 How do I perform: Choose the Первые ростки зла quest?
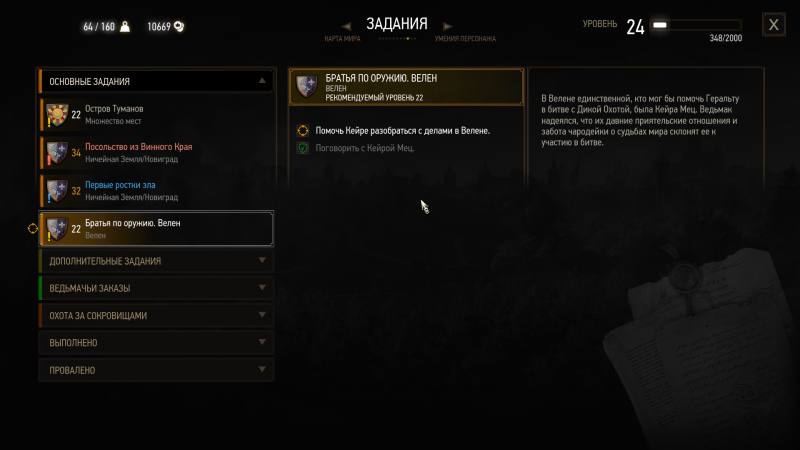(156, 191)
